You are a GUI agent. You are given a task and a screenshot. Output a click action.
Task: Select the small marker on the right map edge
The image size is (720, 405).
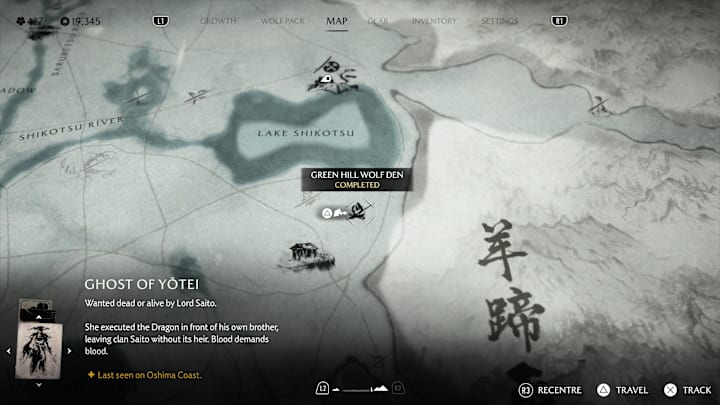599,102
